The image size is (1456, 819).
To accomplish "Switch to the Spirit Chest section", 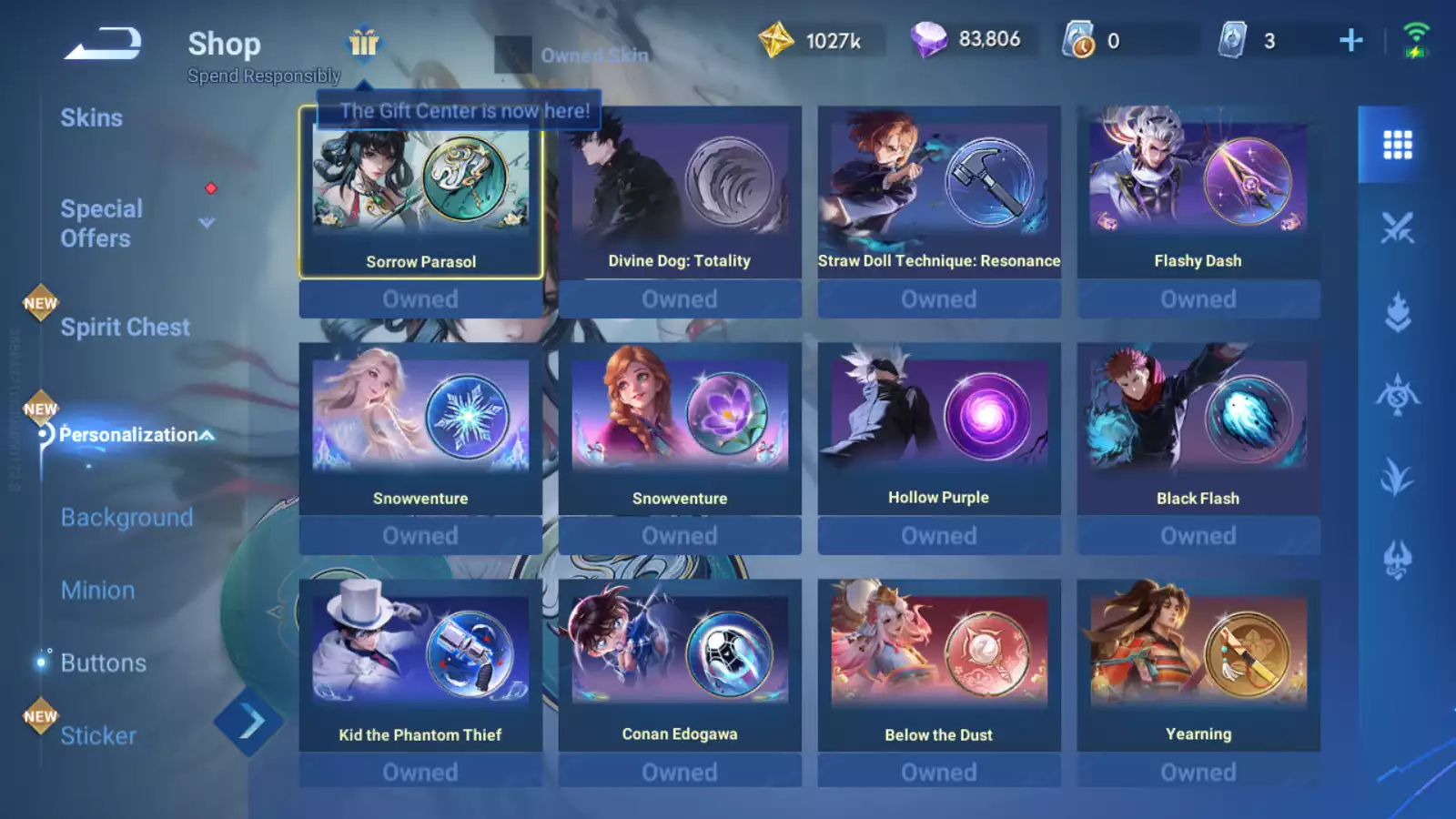I will coord(125,328).
